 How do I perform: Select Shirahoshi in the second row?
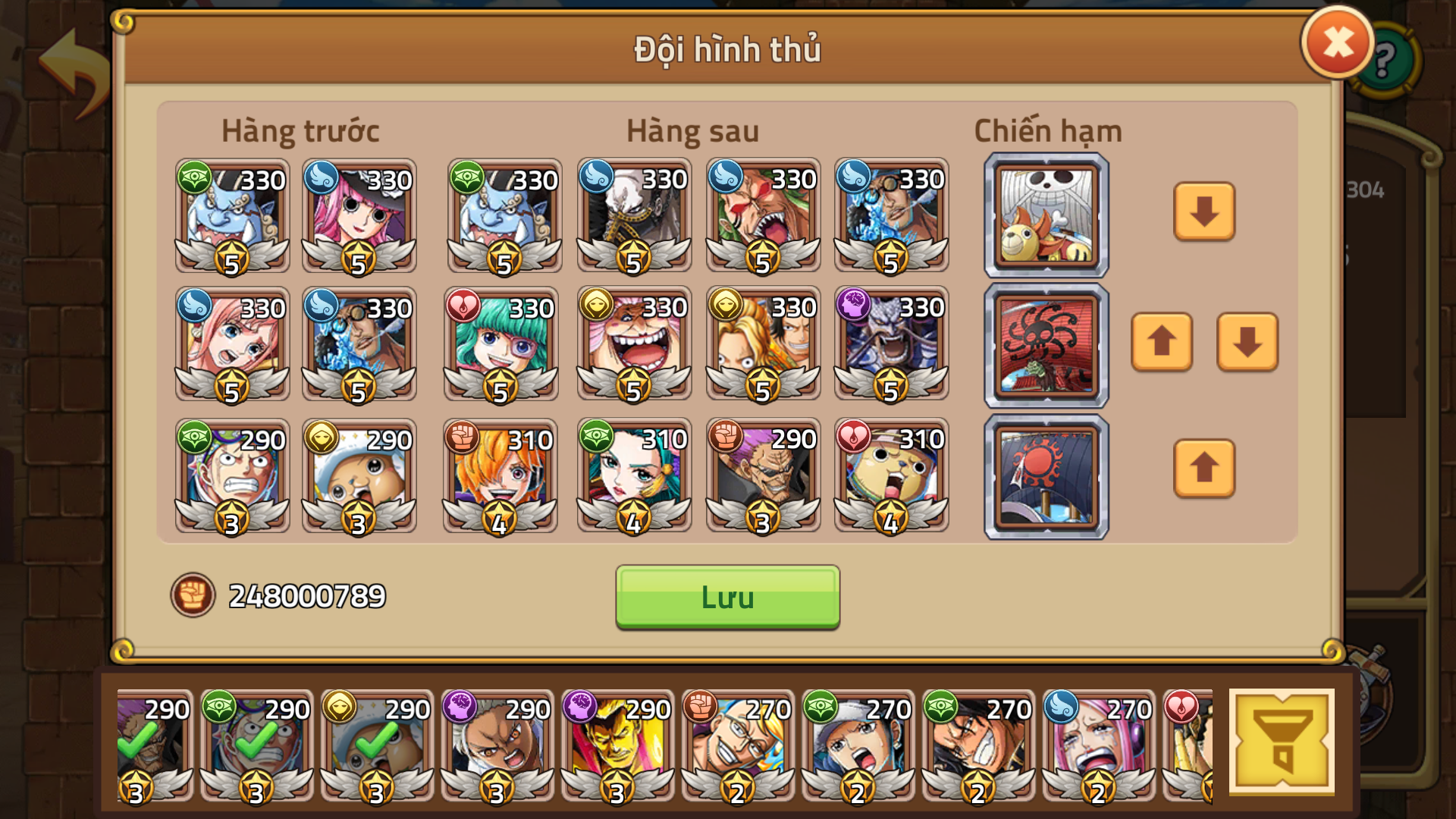[x=231, y=345]
